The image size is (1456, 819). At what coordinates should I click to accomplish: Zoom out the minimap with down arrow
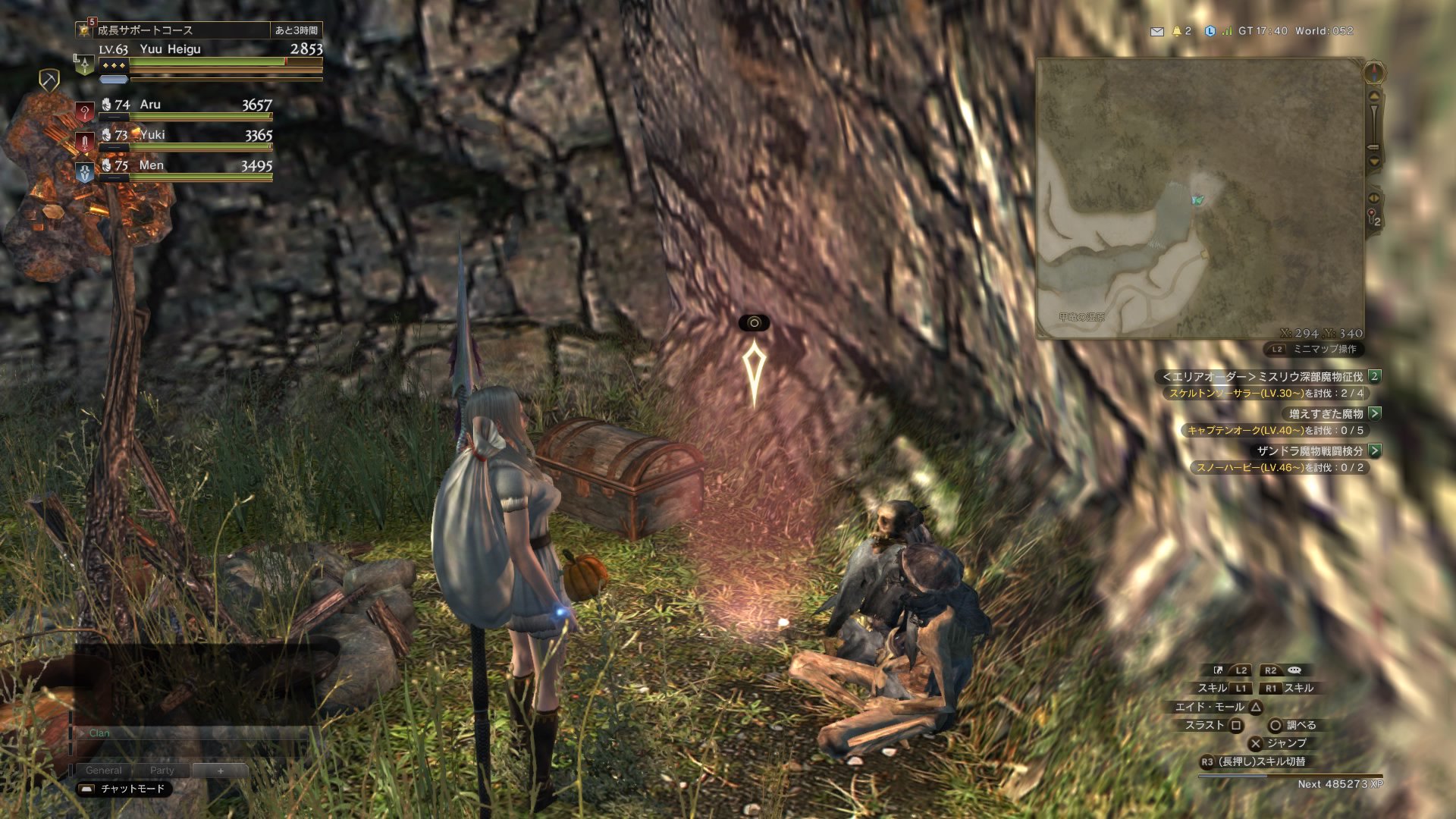coord(1374,162)
